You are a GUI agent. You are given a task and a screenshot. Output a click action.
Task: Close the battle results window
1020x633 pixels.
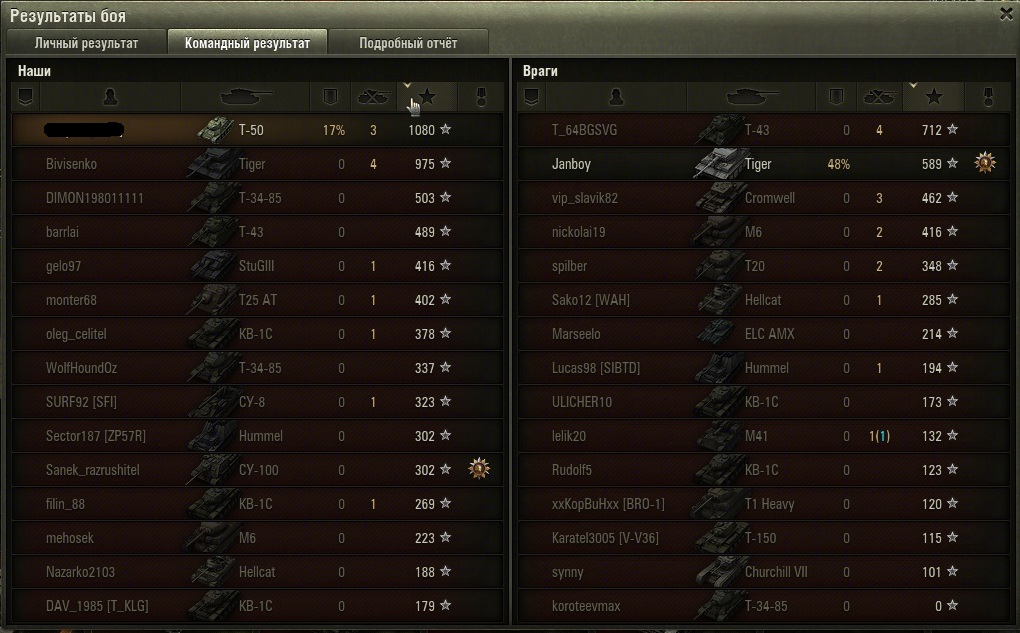(x=1006, y=14)
